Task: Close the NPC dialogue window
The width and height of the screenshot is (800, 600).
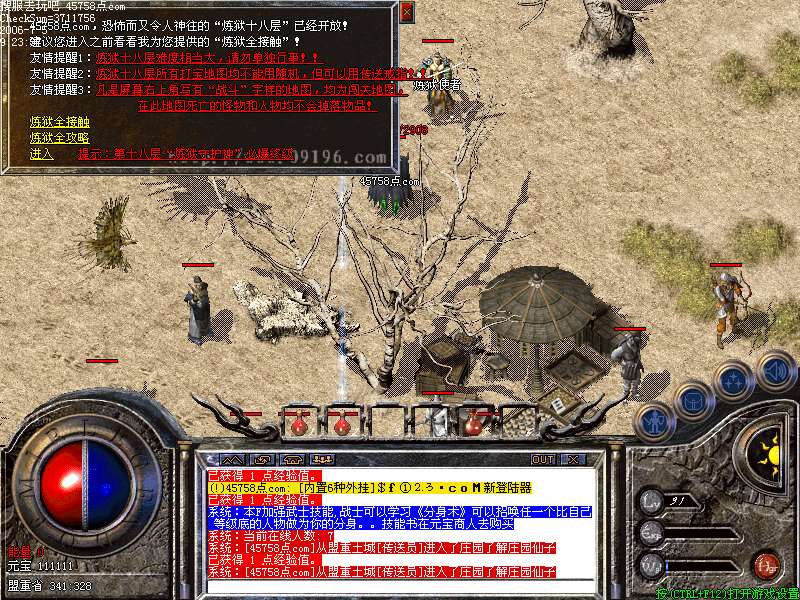Action: tap(406, 13)
